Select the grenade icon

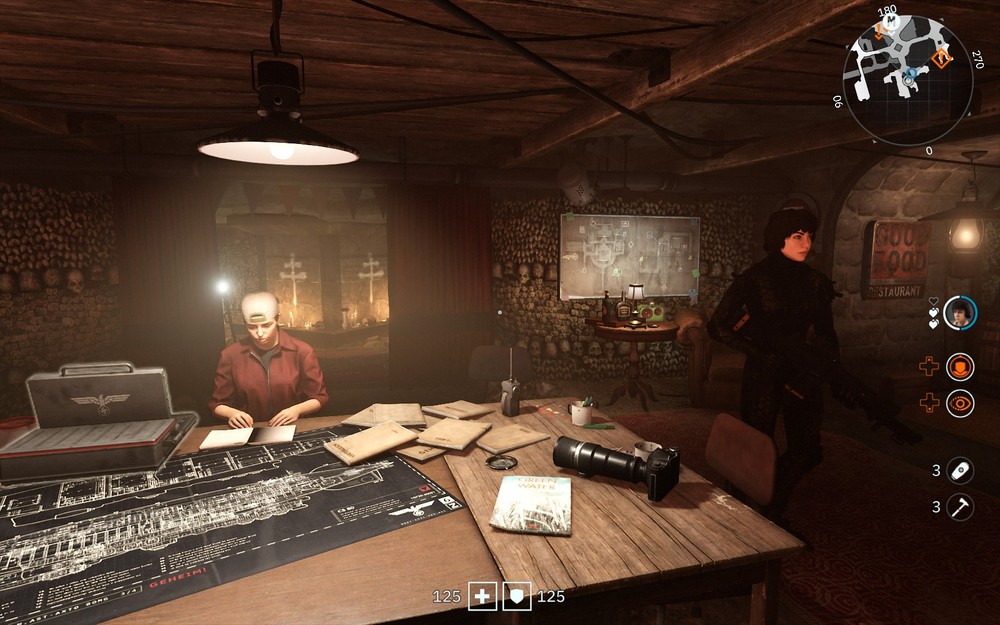point(960,469)
